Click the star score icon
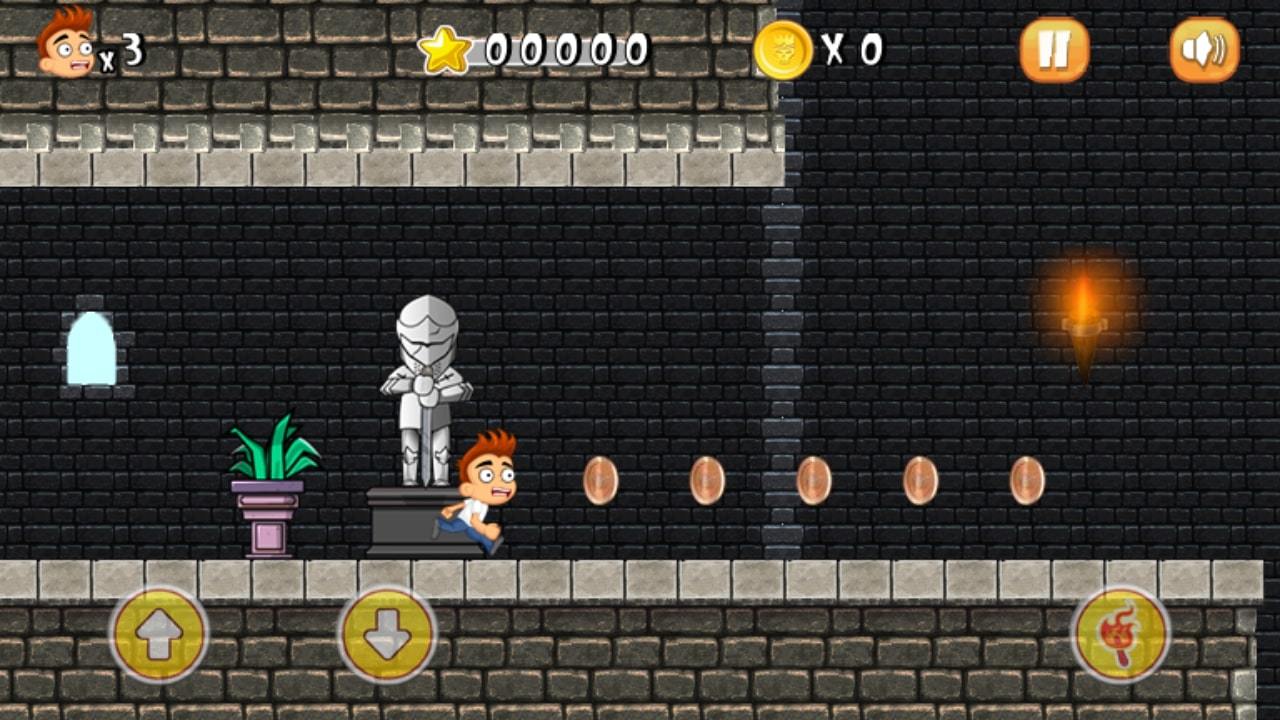 [443, 48]
